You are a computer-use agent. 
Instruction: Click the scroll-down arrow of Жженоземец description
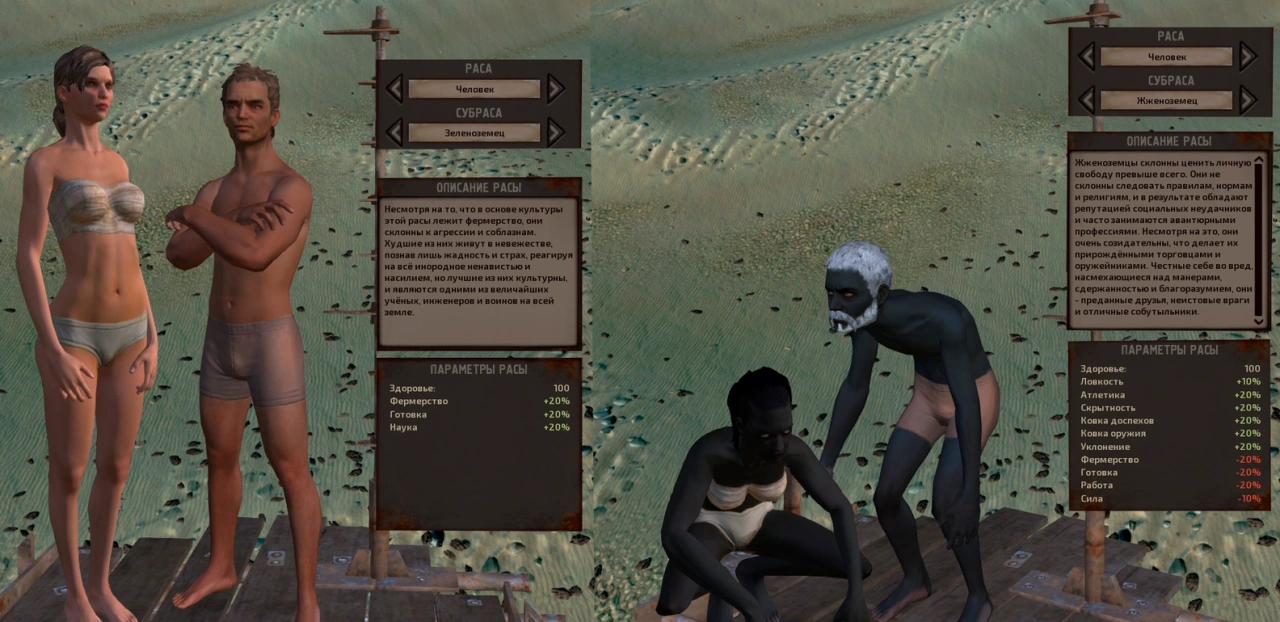(x=1258, y=321)
